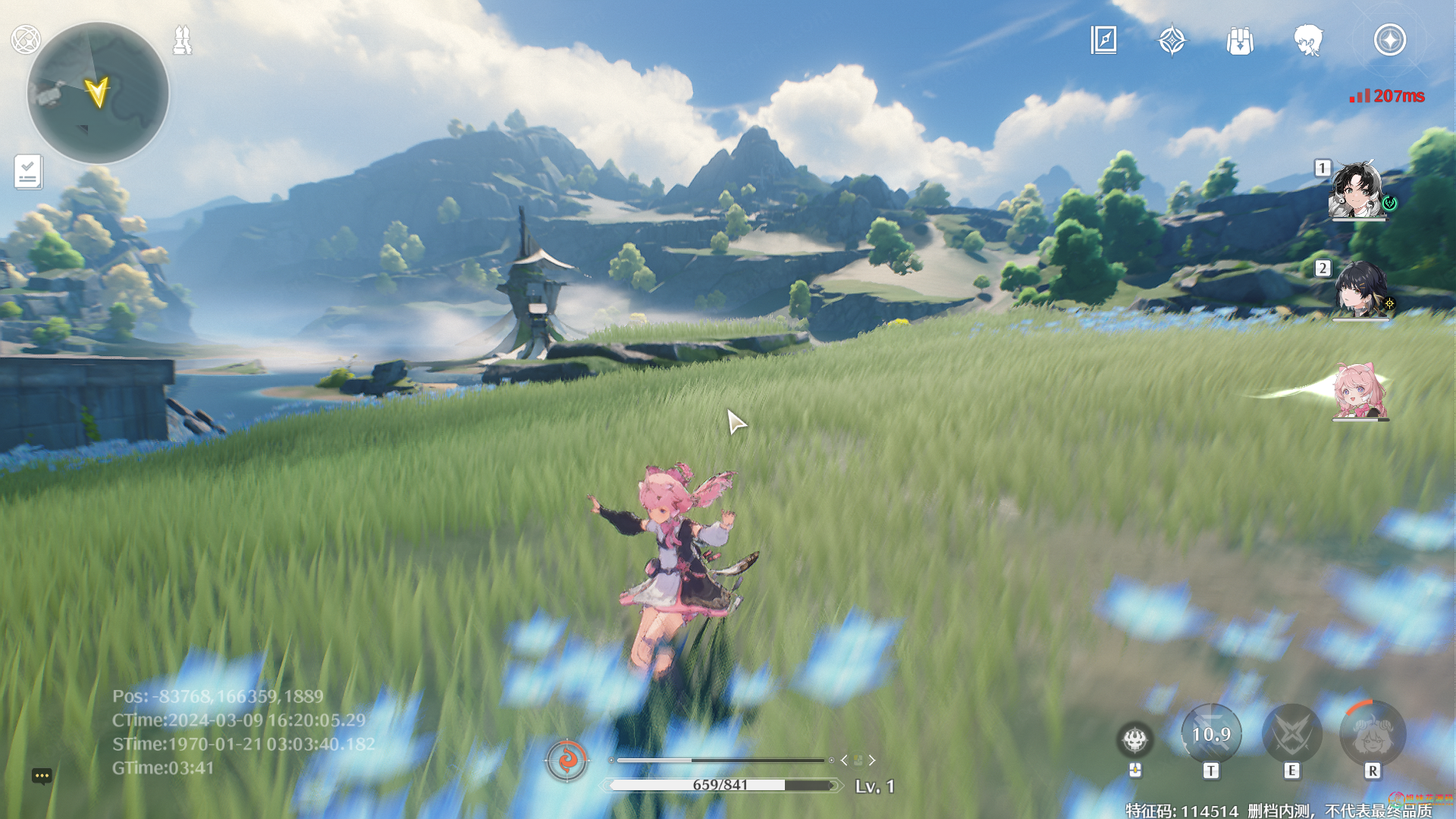Open the four-pointed star diamond icon

pyautogui.click(x=1172, y=40)
